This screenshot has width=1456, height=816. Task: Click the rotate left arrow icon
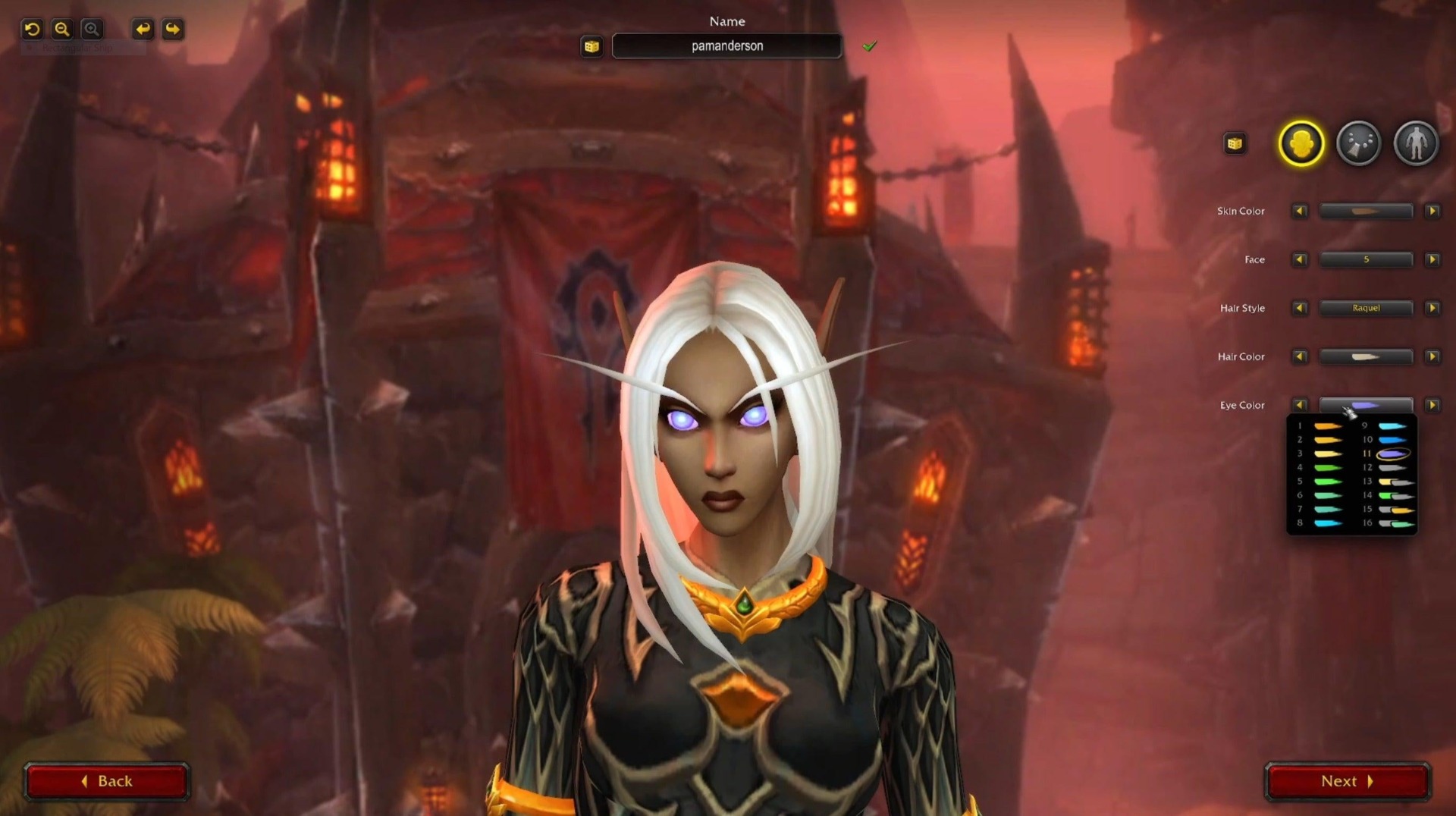coord(143,29)
